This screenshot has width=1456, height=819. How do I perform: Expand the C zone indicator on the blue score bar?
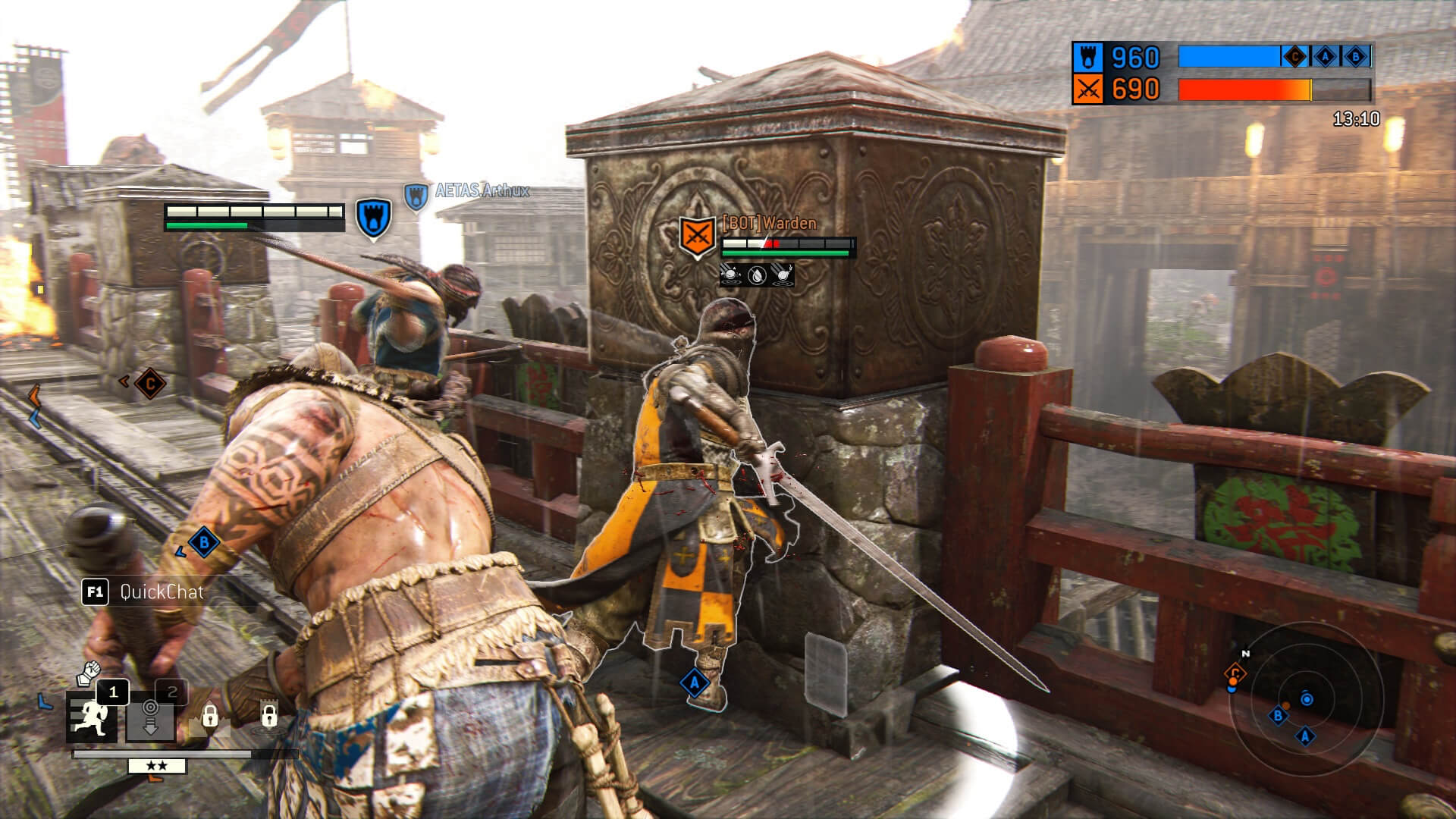pos(1294,58)
